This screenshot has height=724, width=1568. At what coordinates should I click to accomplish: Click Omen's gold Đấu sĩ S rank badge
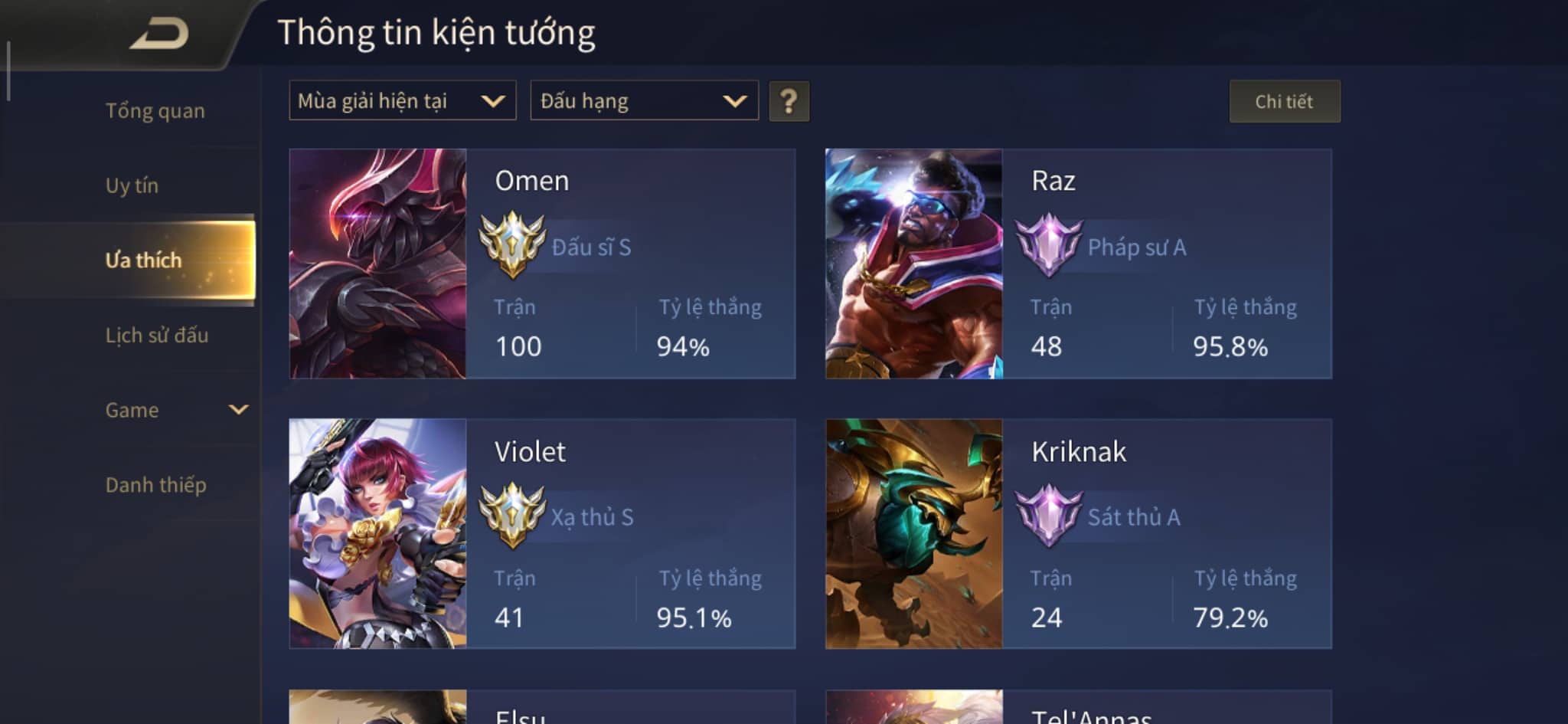point(510,247)
